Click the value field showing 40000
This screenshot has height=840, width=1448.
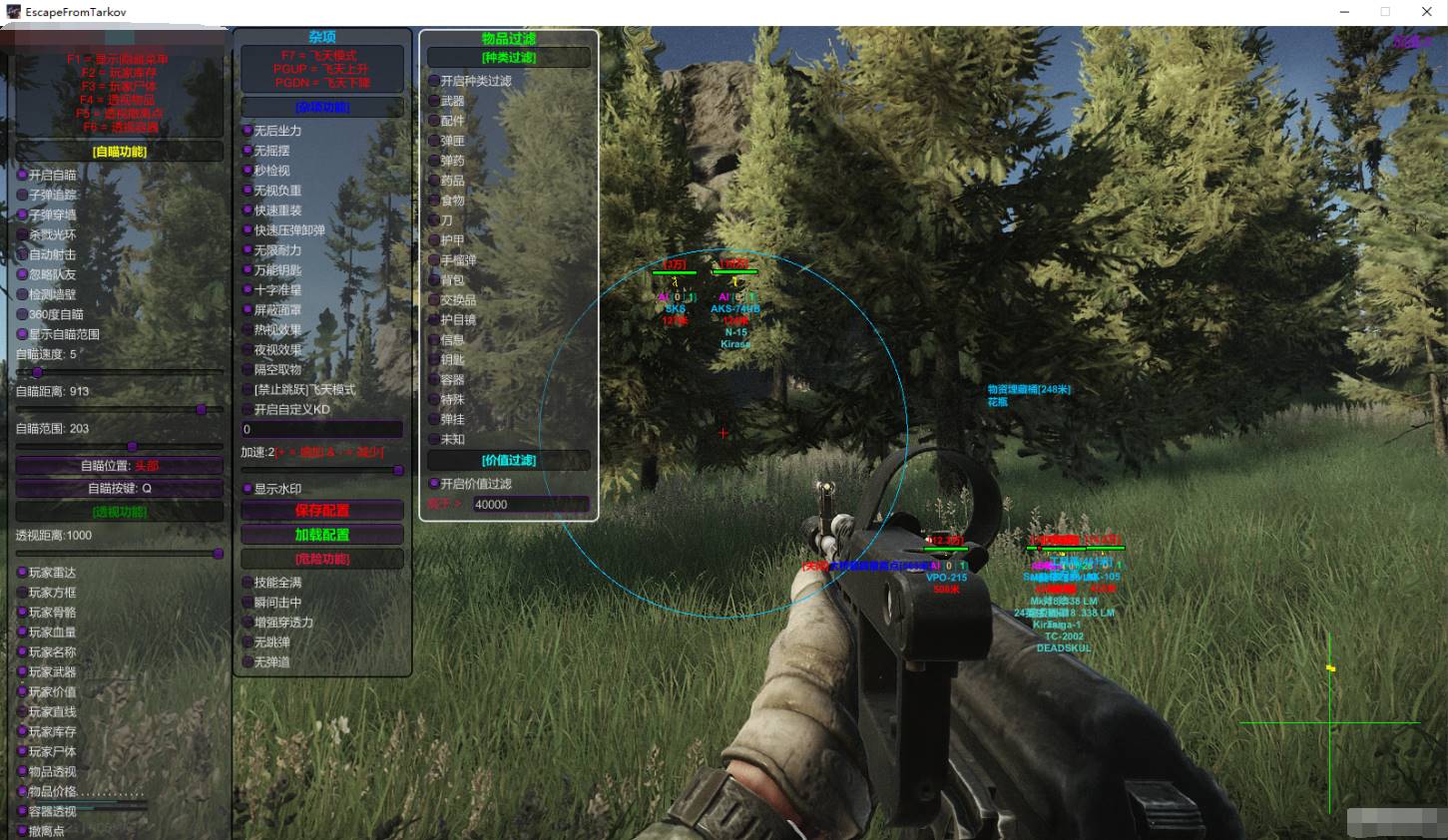click(x=529, y=505)
